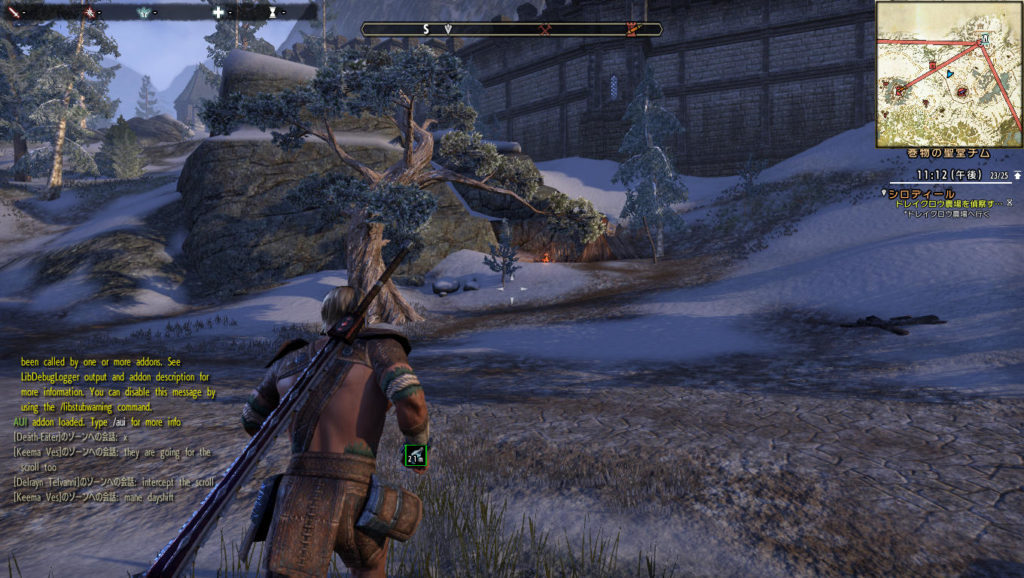
Task: Open the シロディール quest in the tracker
Action: (922, 193)
